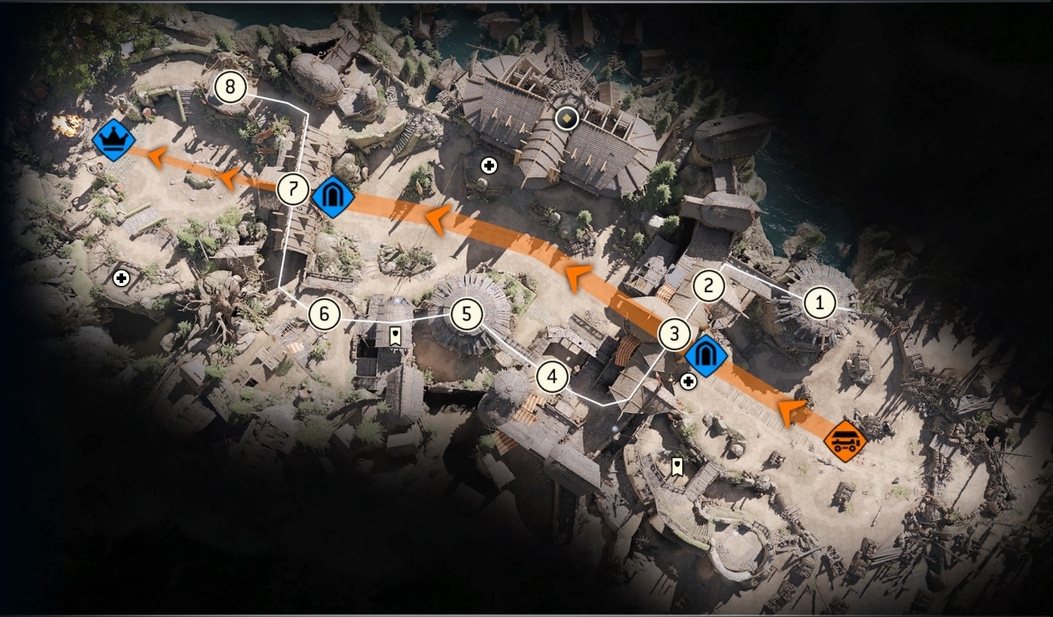Select the flag marker beside marker 6
The height and width of the screenshot is (617, 1053).
396,335
